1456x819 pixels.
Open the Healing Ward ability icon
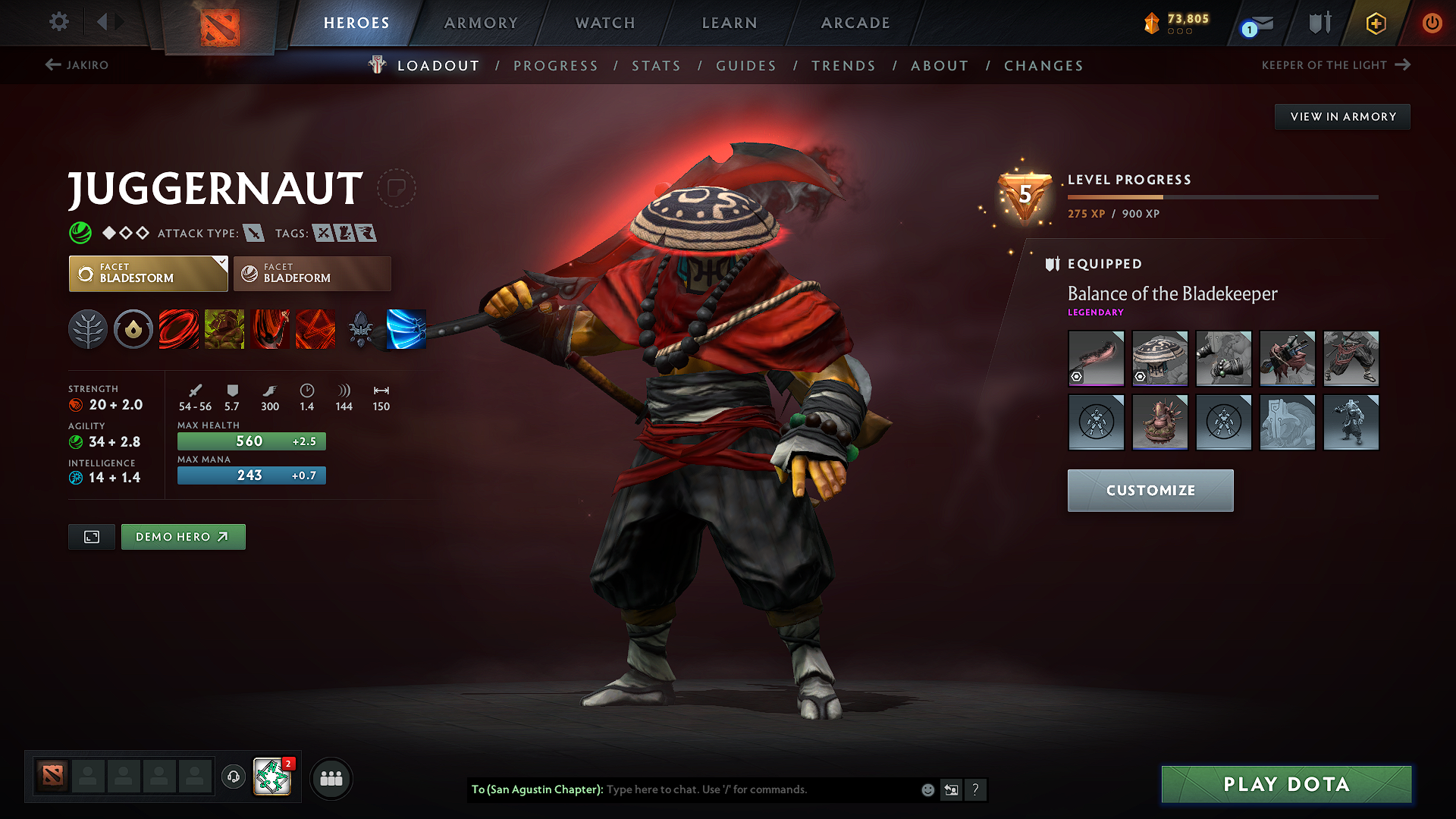tap(224, 328)
